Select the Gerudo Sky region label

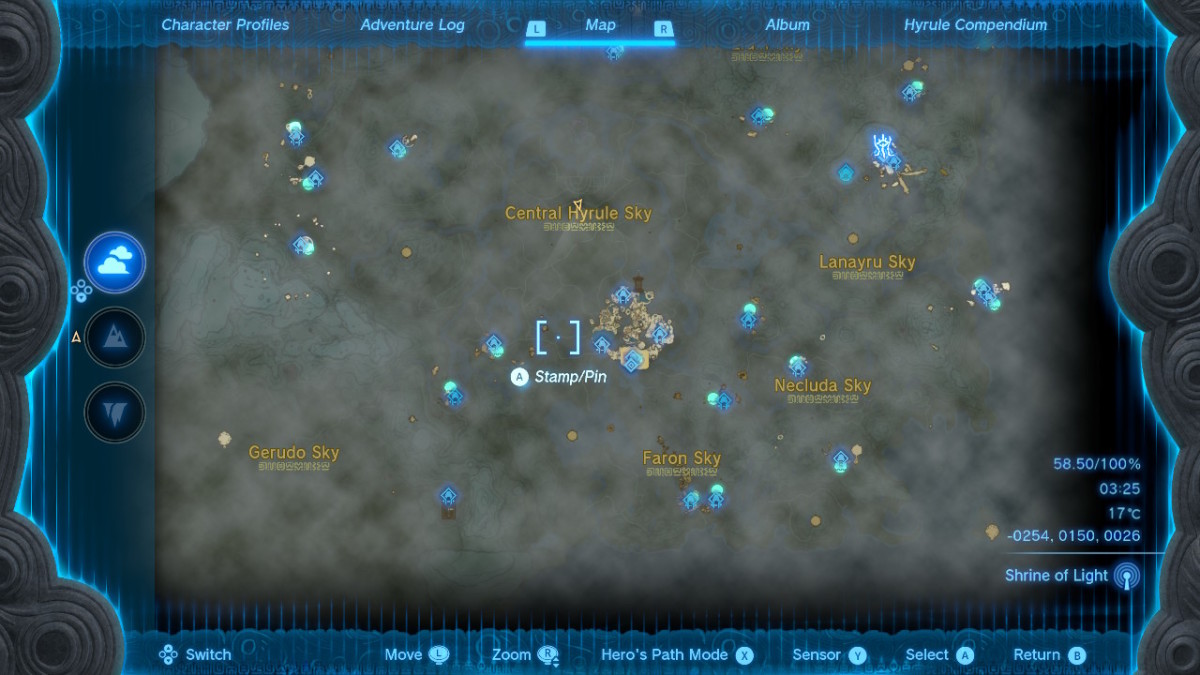(x=294, y=453)
